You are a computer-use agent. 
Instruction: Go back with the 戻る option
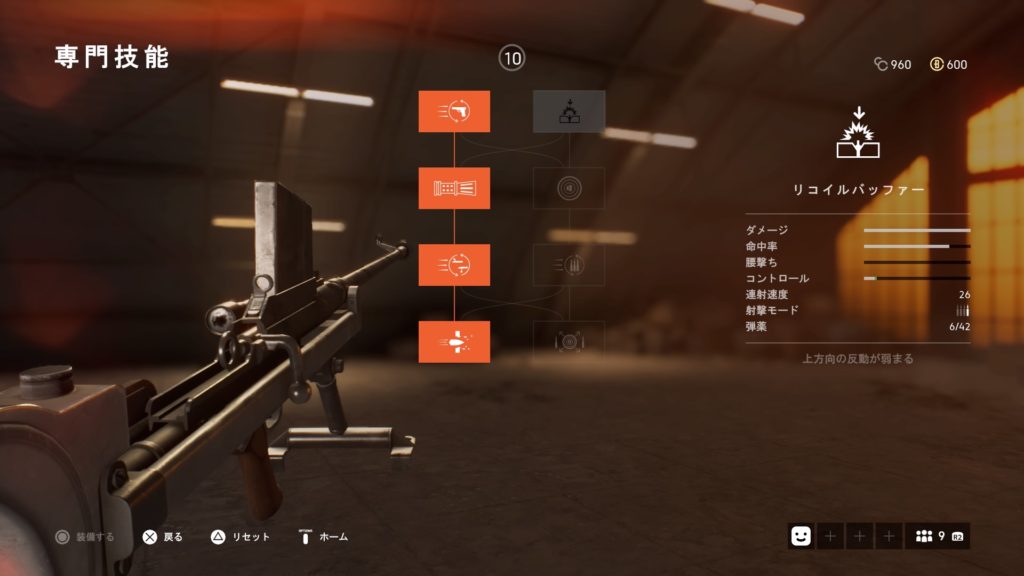tap(162, 537)
